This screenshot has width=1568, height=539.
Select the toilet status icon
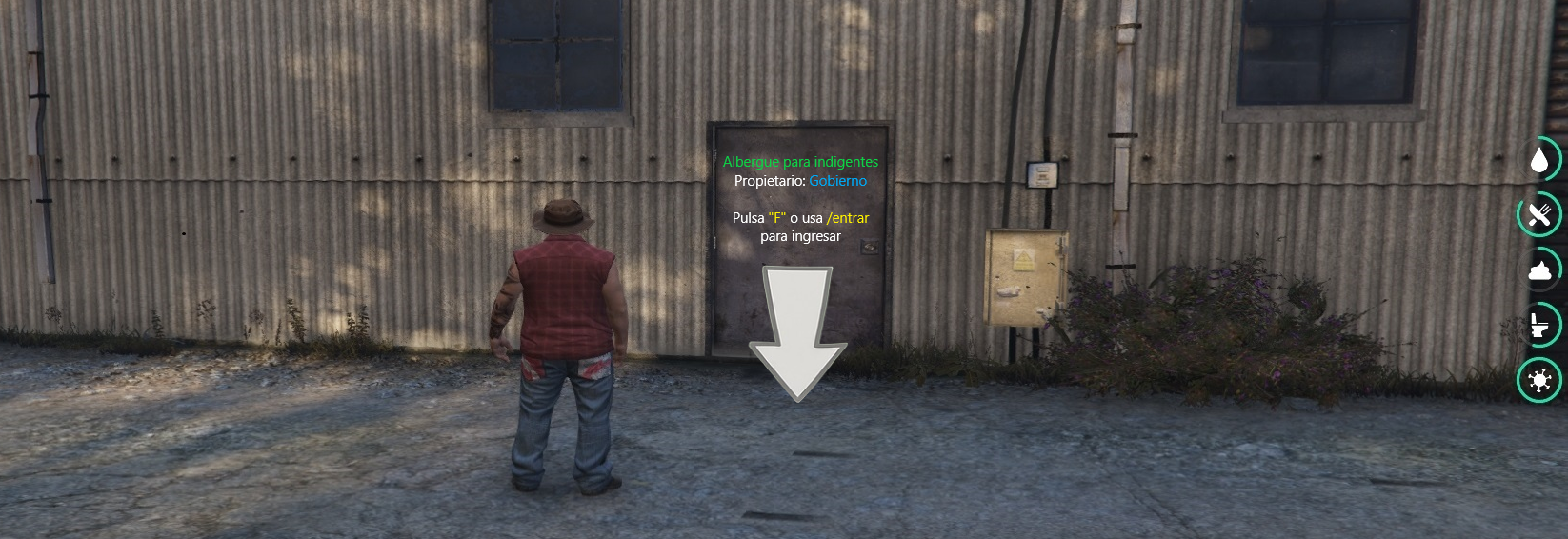pyautogui.click(x=1539, y=326)
